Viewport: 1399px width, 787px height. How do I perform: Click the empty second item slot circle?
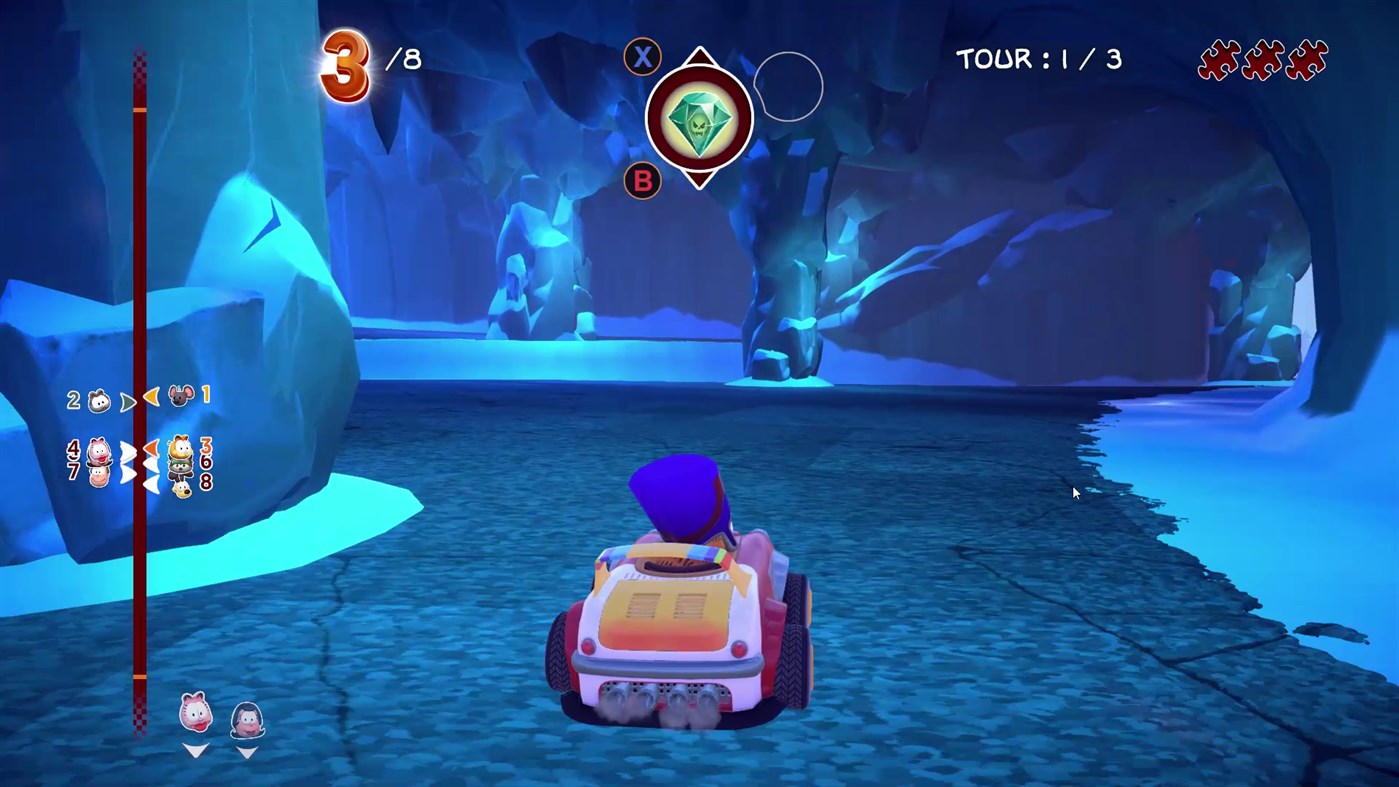pos(788,88)
